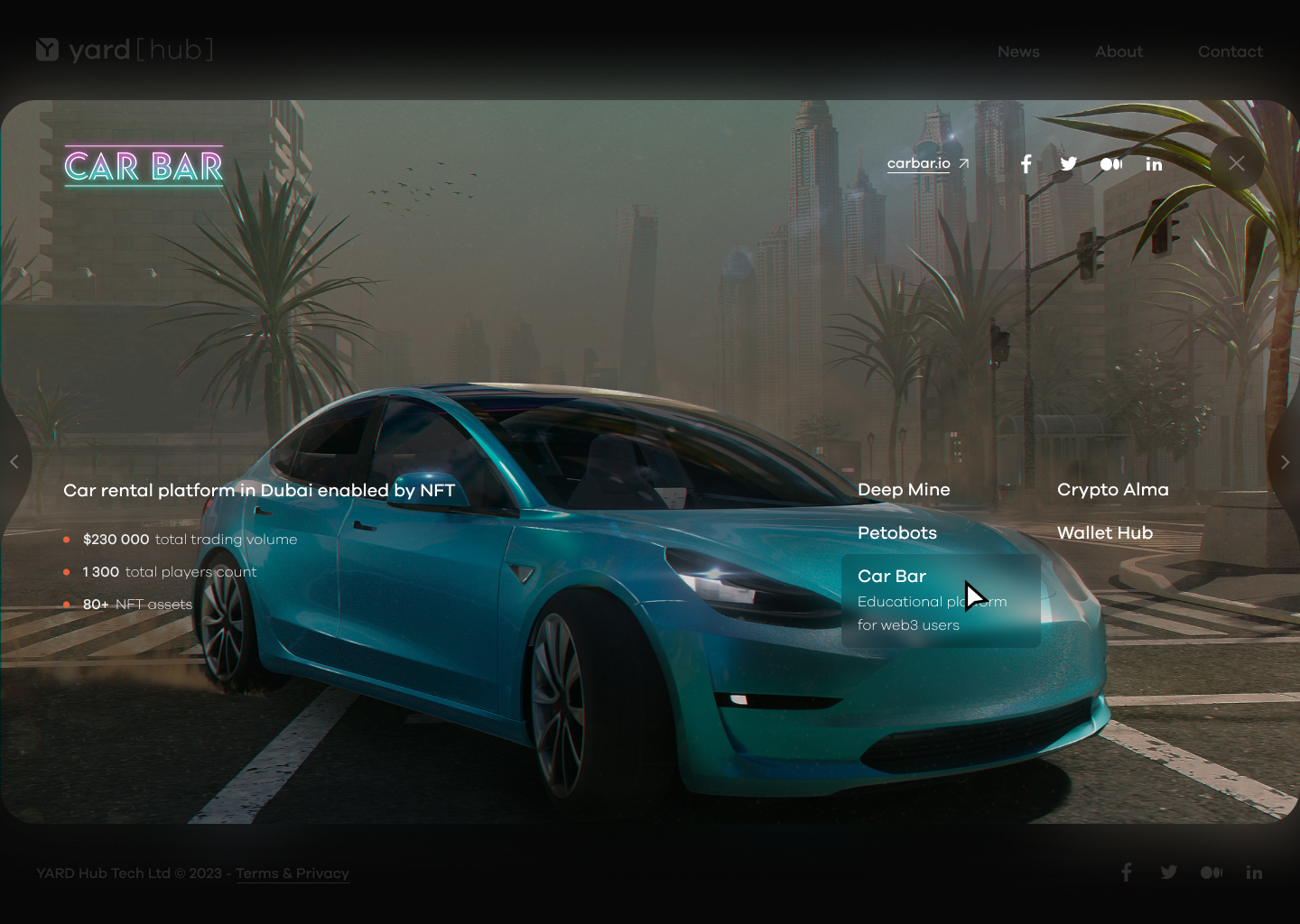Select the Wallet Hub project
Image resolution: width=1300 pixels, height=924 pixels.
coord(1105,533)
